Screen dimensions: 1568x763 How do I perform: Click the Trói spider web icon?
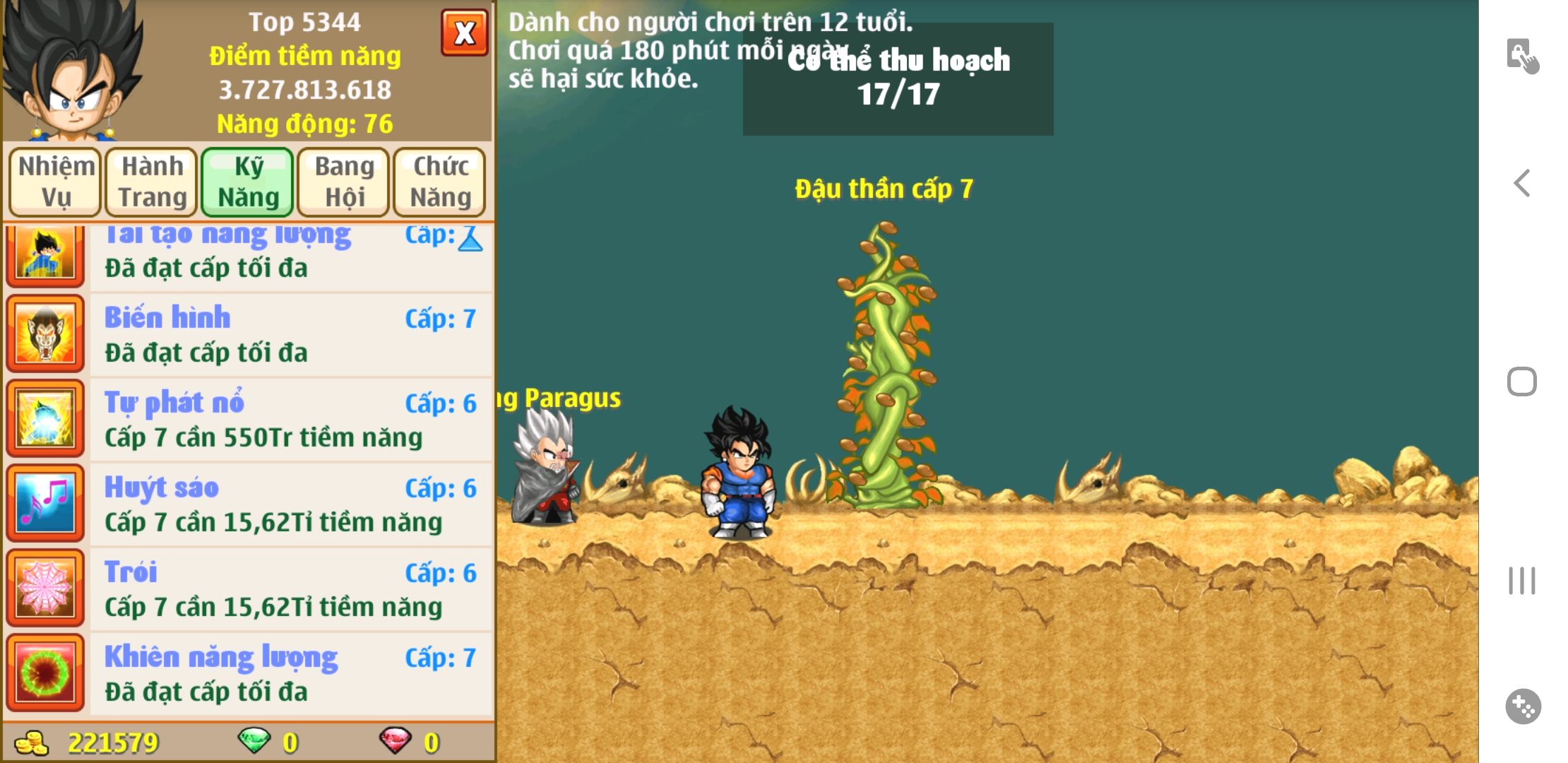45,588
